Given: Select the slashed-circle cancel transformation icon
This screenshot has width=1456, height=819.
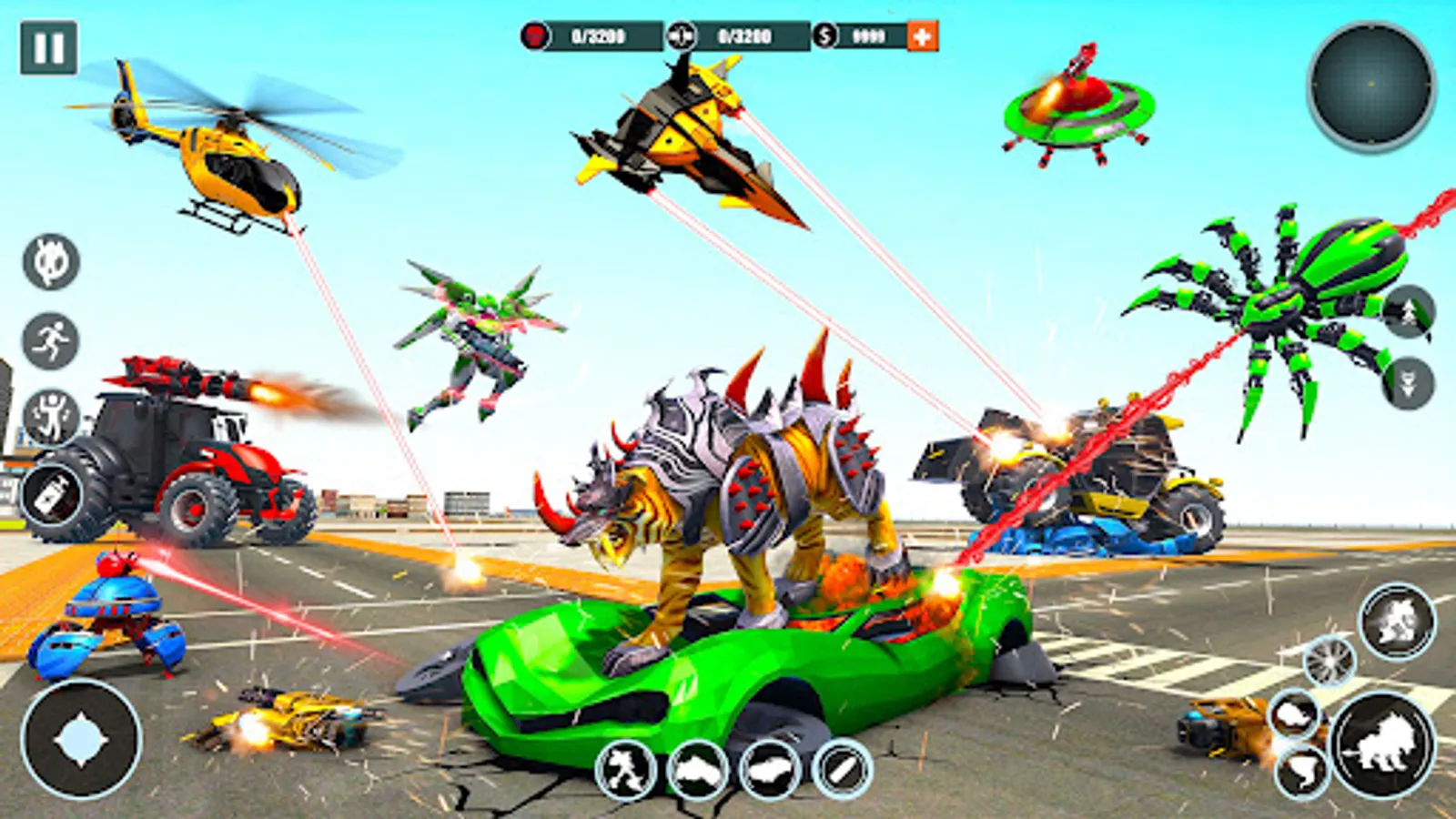Looking at the screenshot, I should [x=843, y=771].
